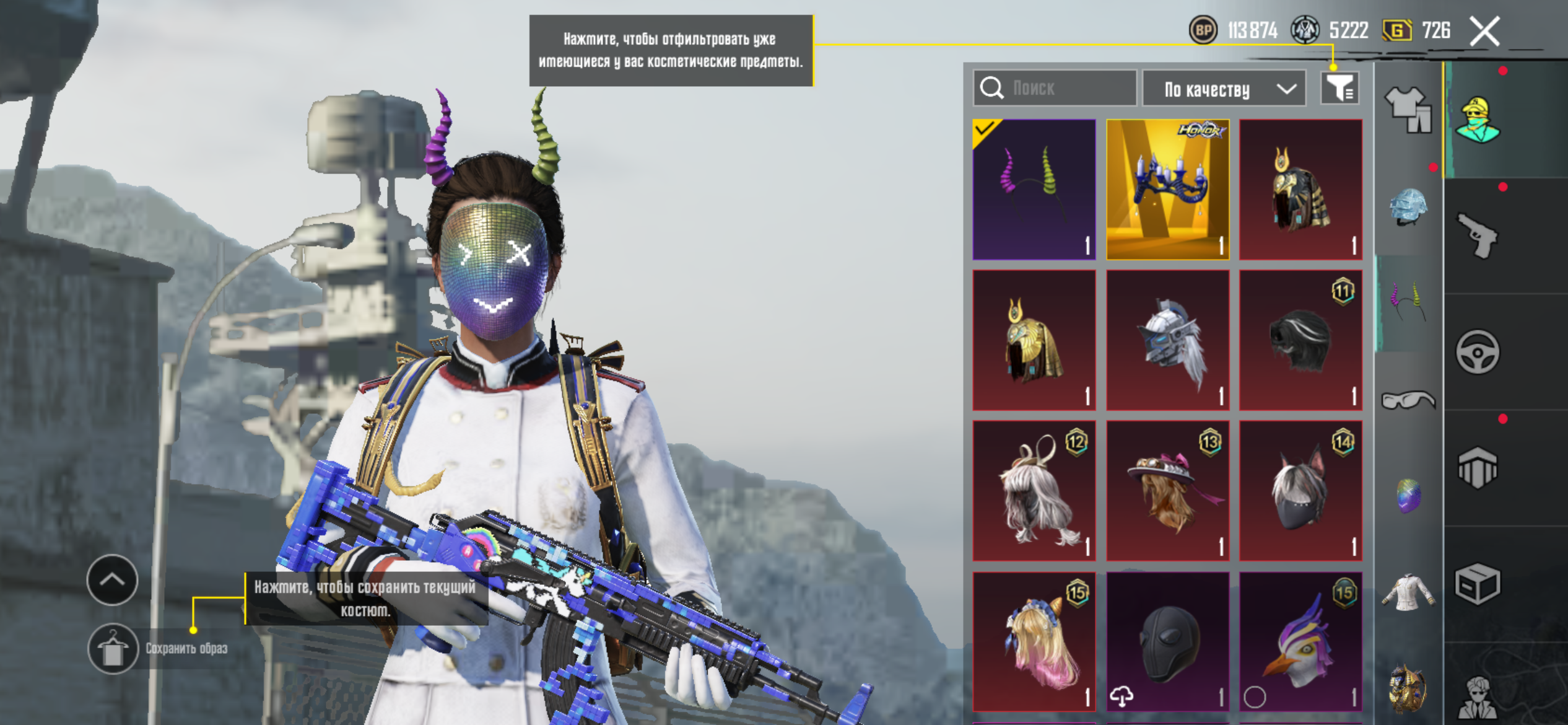The height and width of the screenshot is (725, 1568).
Task: Select the hat with pink bow, badge 13
Action: (x=1167, y=491)
